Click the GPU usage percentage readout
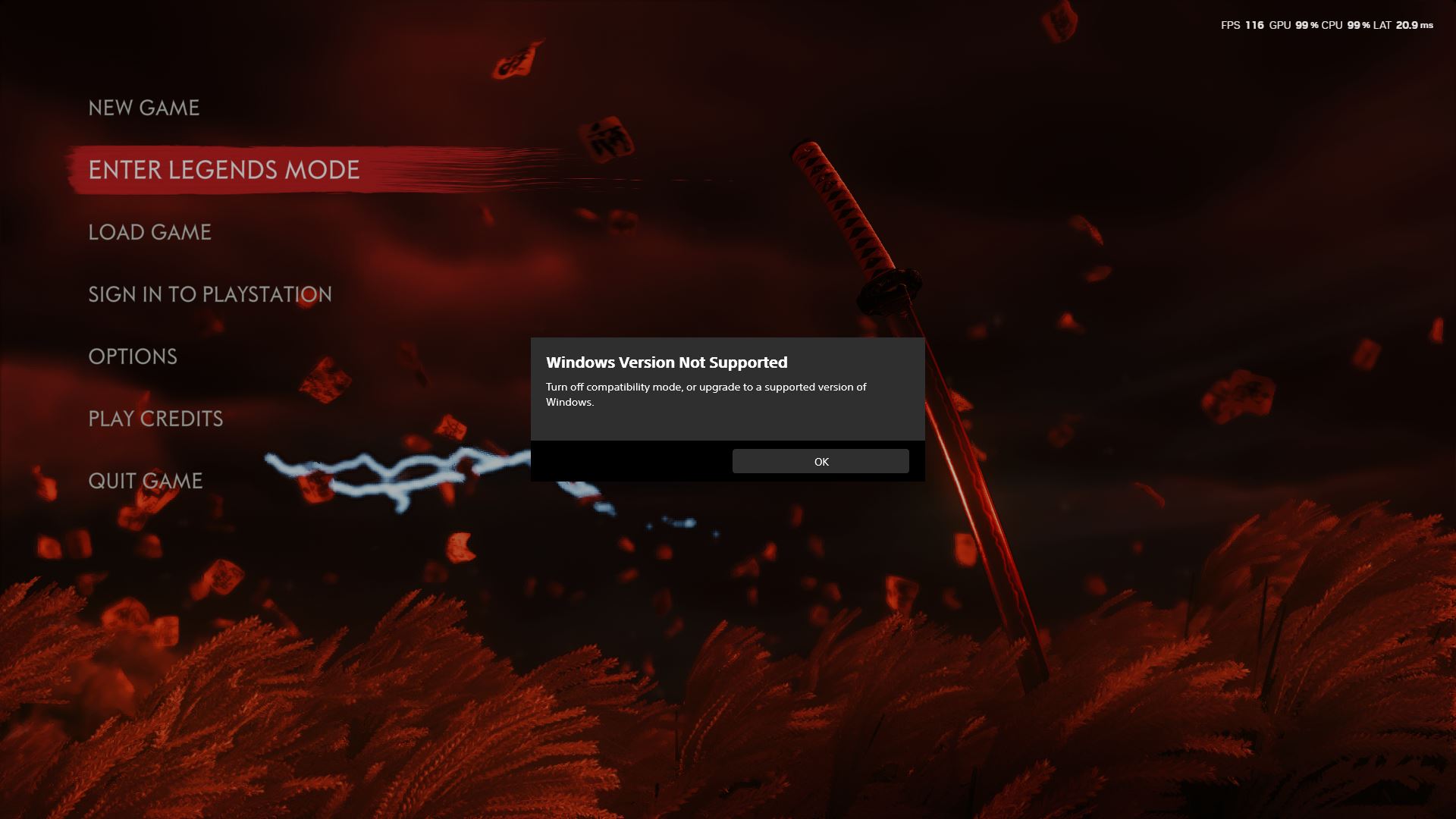The width and height of the screenshot is (1456, 819). tap(1302, 25)
